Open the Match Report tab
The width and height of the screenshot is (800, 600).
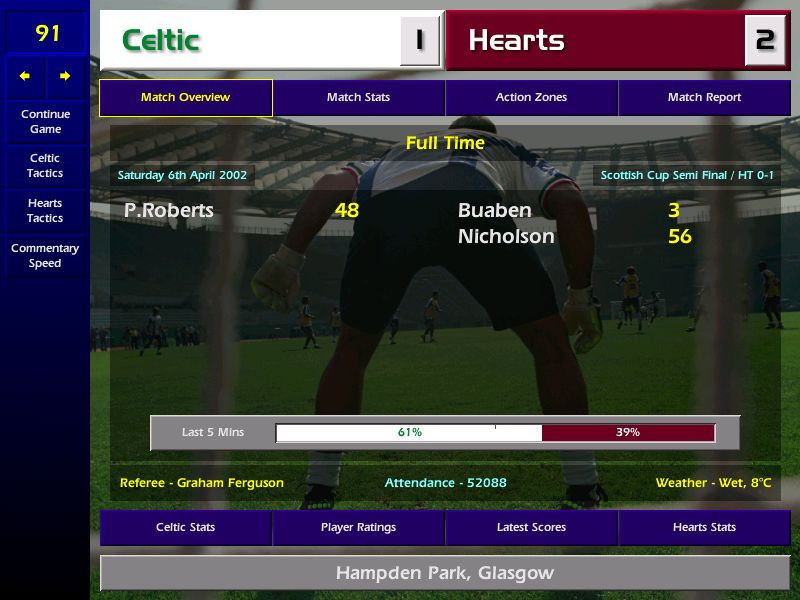click(x=704, y=98)
